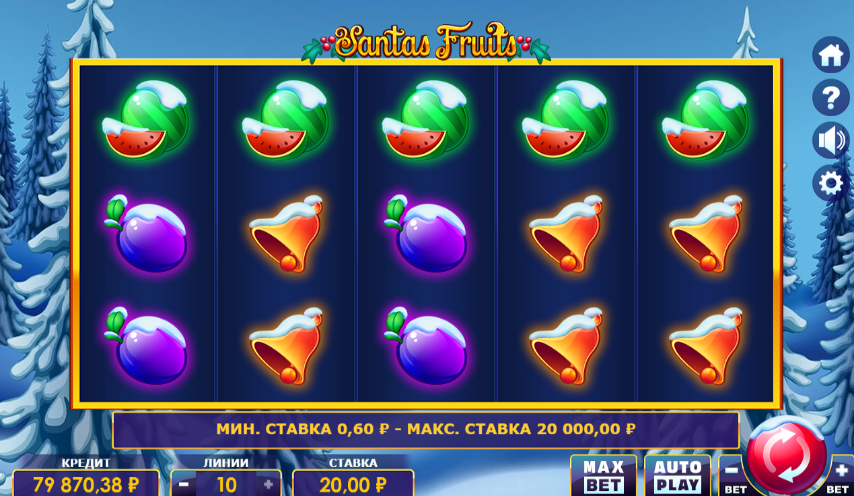Set the maximum bet with MAX BET
Image resolution: width=854 pixels, height=496 pixels.
603,476
